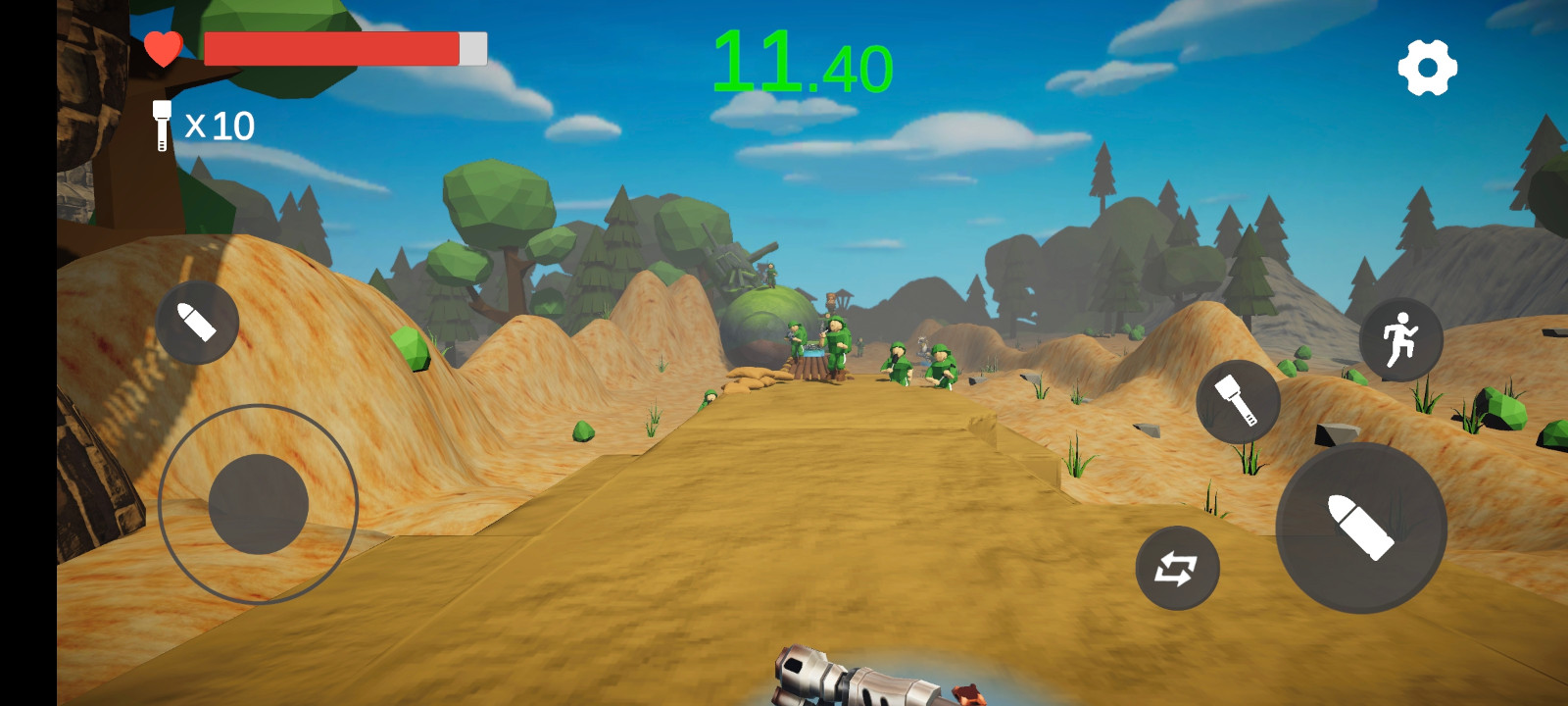Tap the large bullet fire button

tap(1361, 528)
